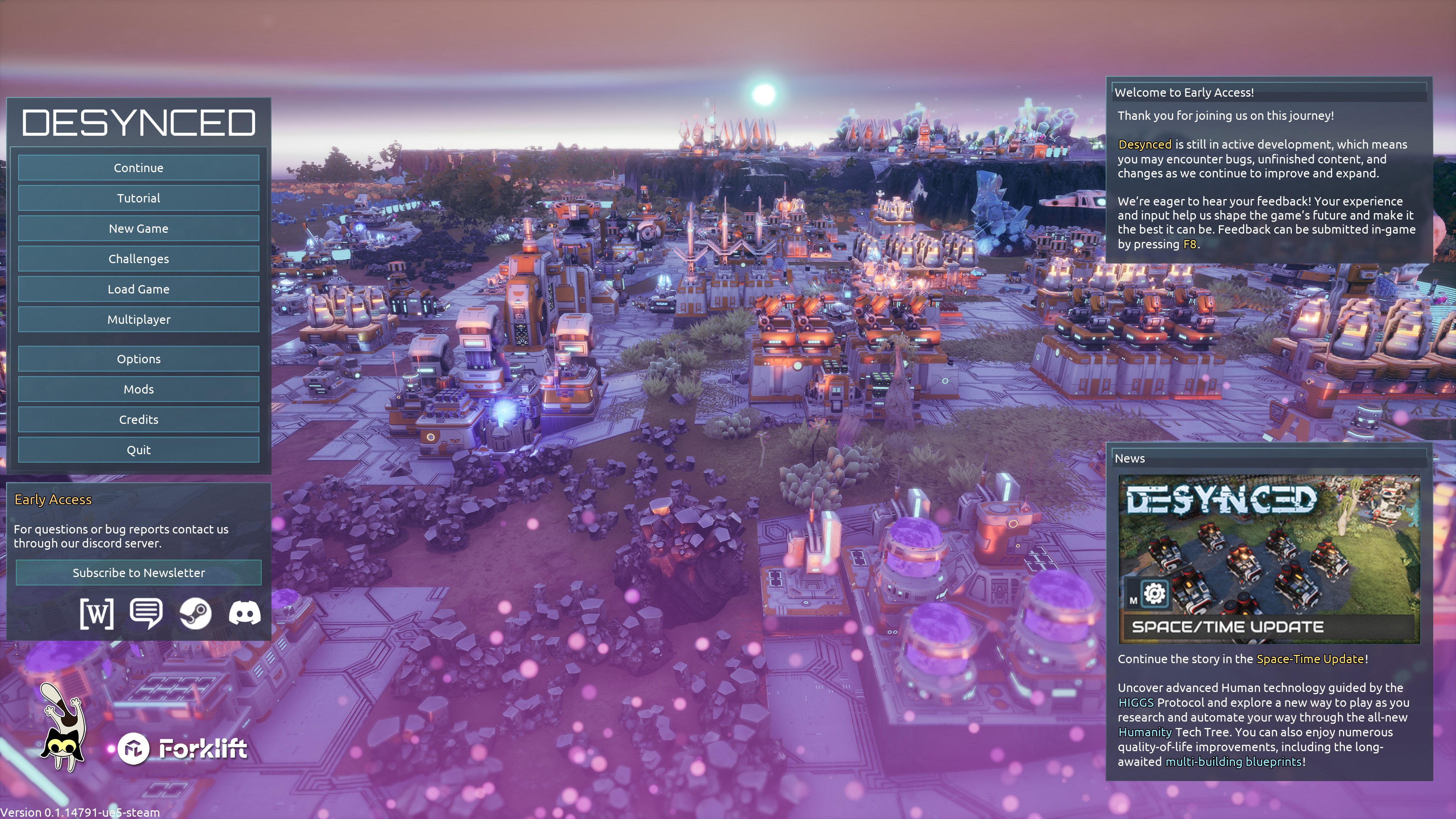Screen dimensions: 1456x819
Task: Click Subscribe to Newsletter button
Action: [x=138, y=573]
